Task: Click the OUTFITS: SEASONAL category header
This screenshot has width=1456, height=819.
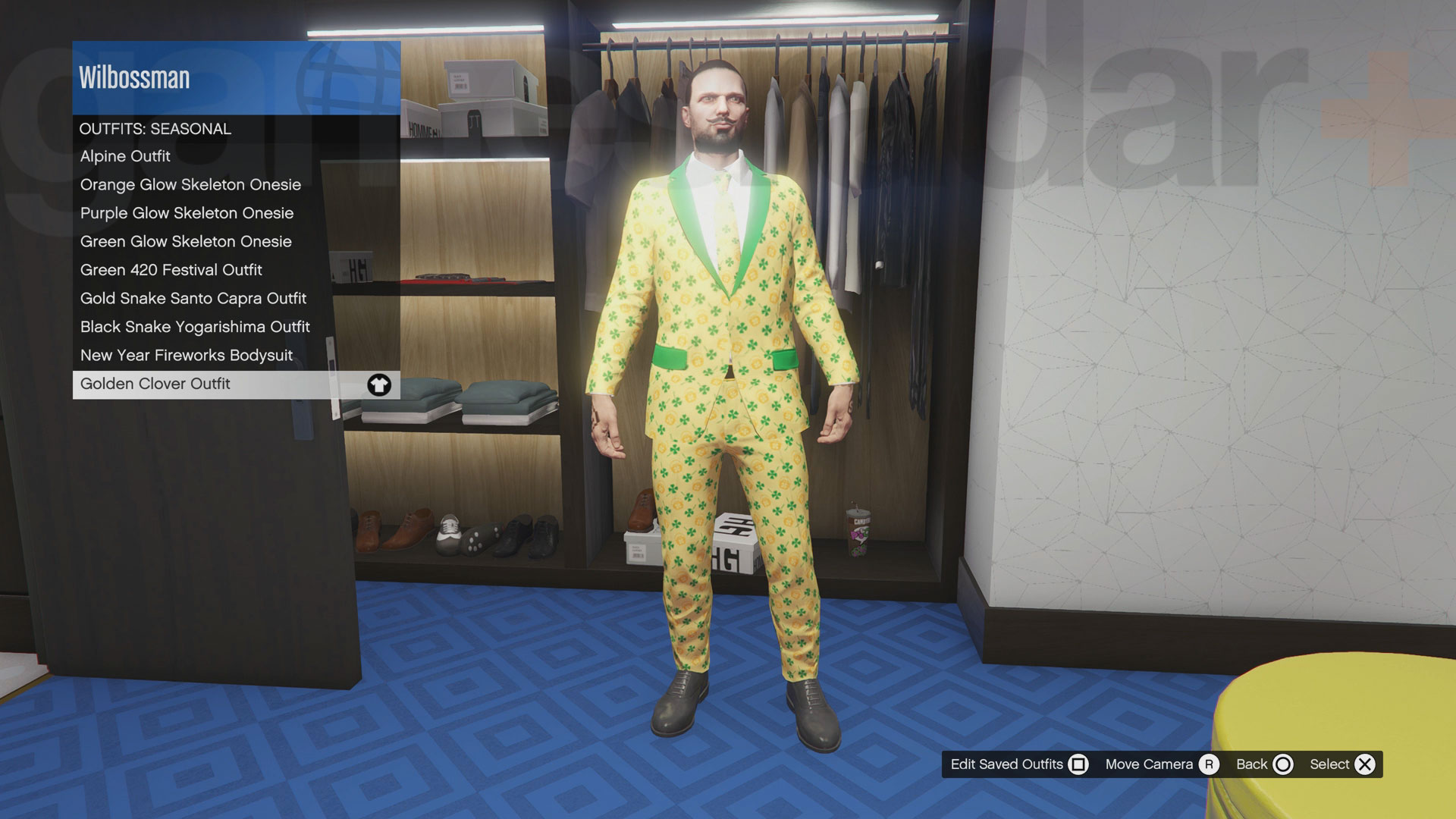Action: (x=155, y=128)
